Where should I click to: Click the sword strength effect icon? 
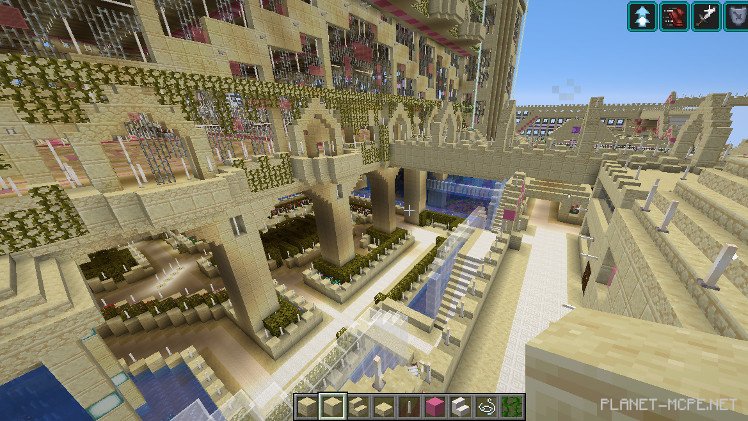(x=706, y=16)
